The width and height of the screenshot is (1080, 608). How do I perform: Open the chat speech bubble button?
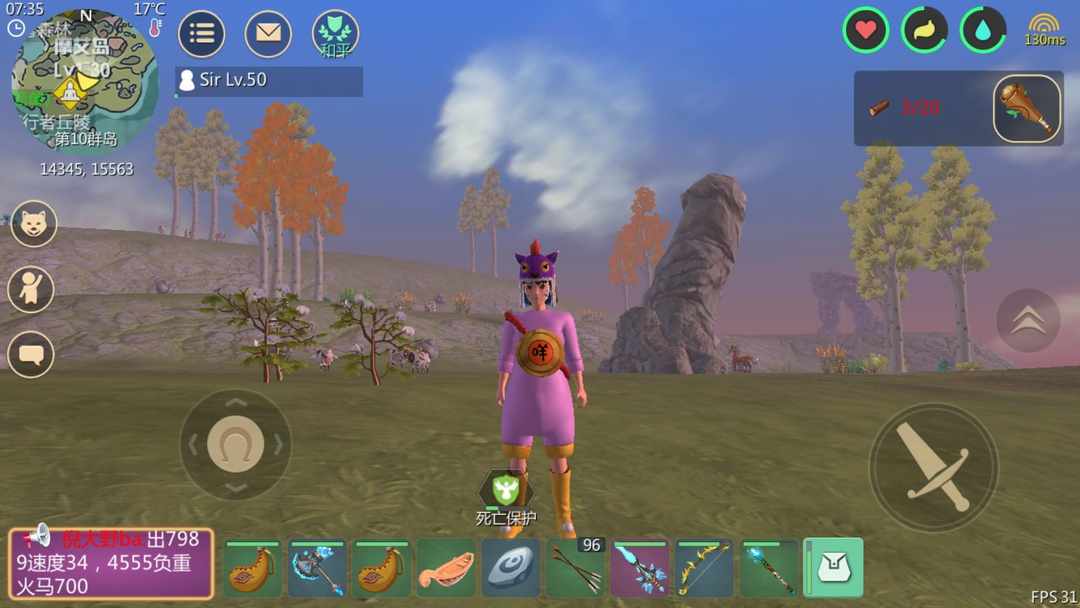point(31,354)
